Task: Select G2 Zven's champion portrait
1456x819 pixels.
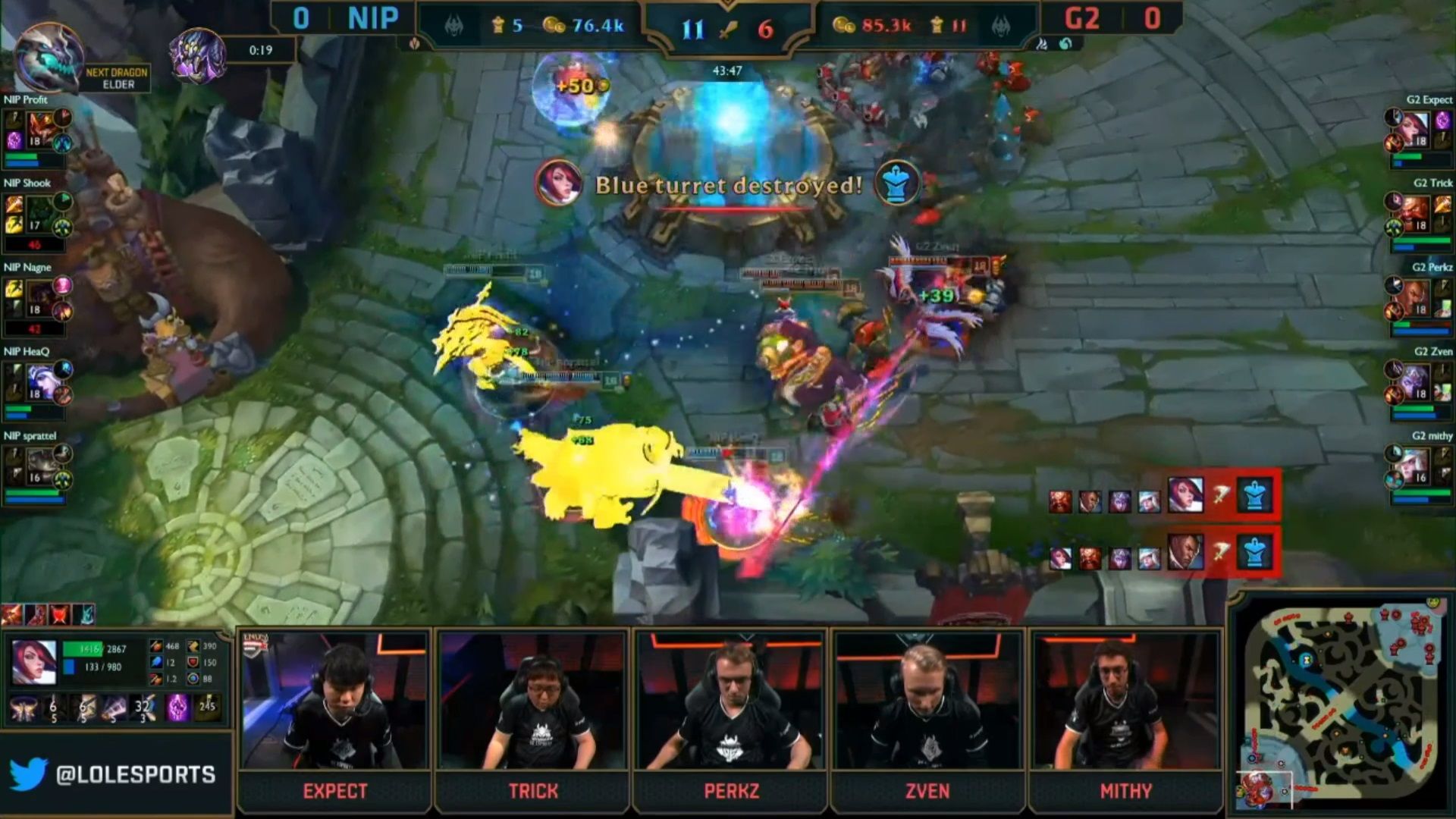Action: (1417, 381)
